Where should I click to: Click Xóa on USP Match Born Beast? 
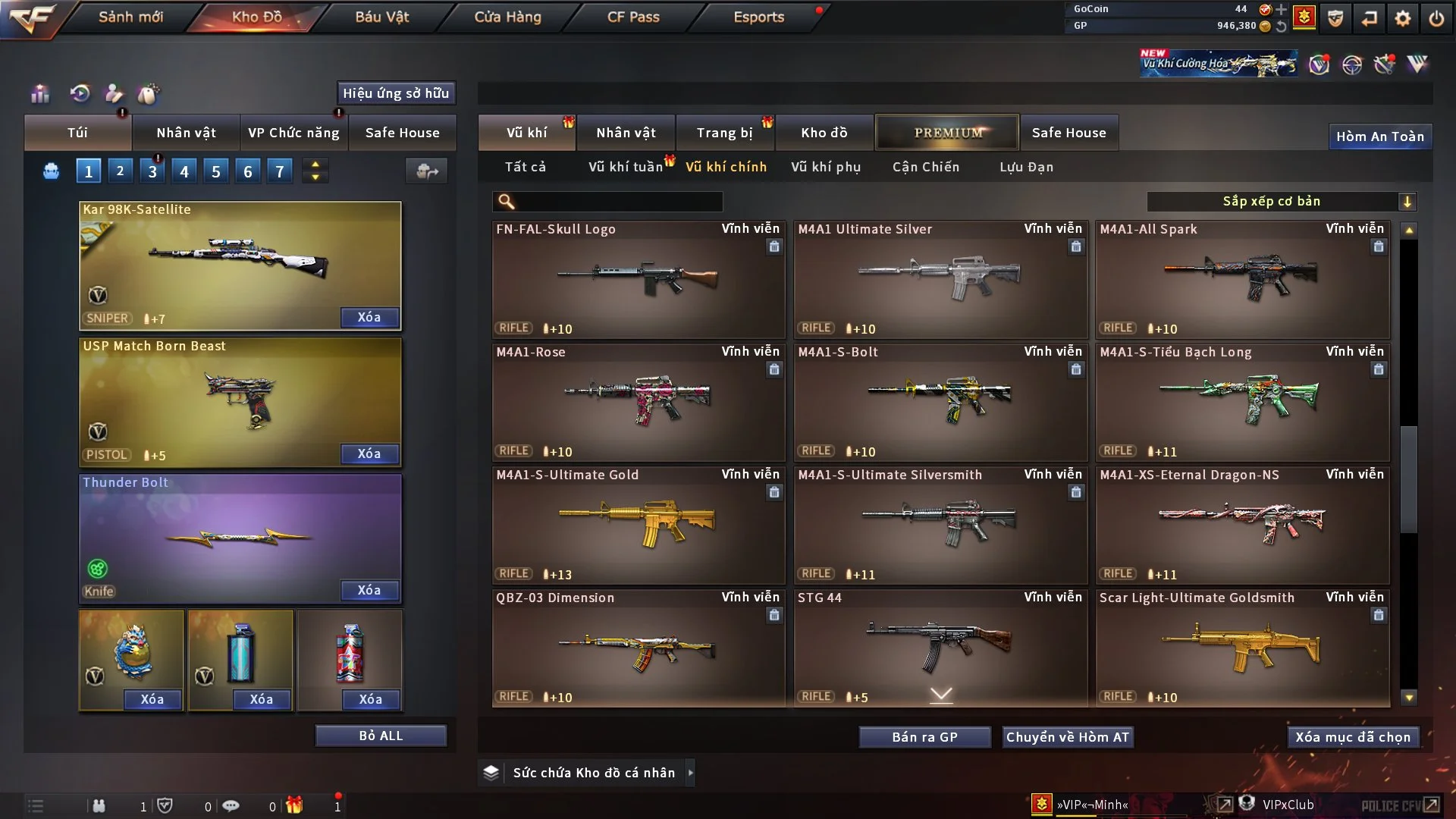tap(369, 453)
